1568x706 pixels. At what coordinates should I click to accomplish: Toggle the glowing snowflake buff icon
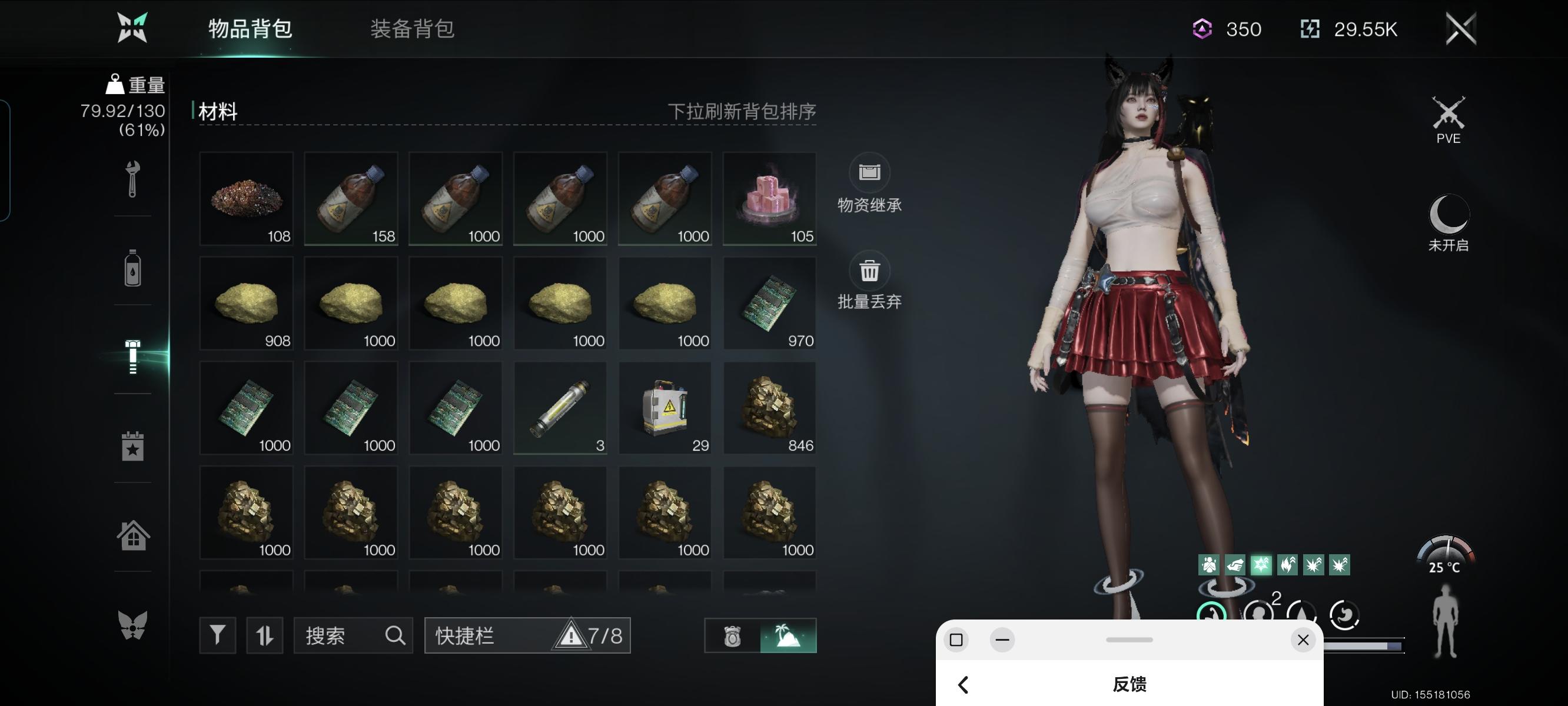tap(1262, 565)
